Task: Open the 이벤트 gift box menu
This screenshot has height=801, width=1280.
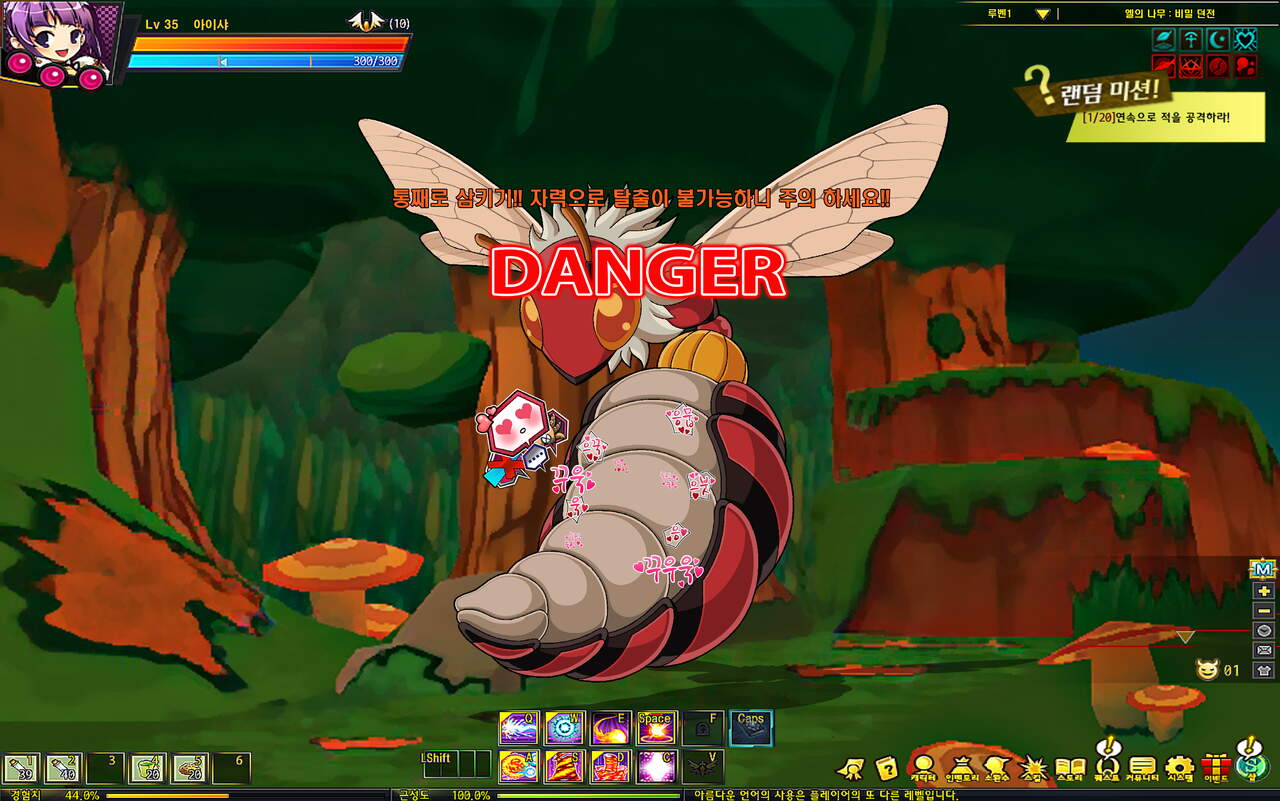Action: pos(1215,768)
